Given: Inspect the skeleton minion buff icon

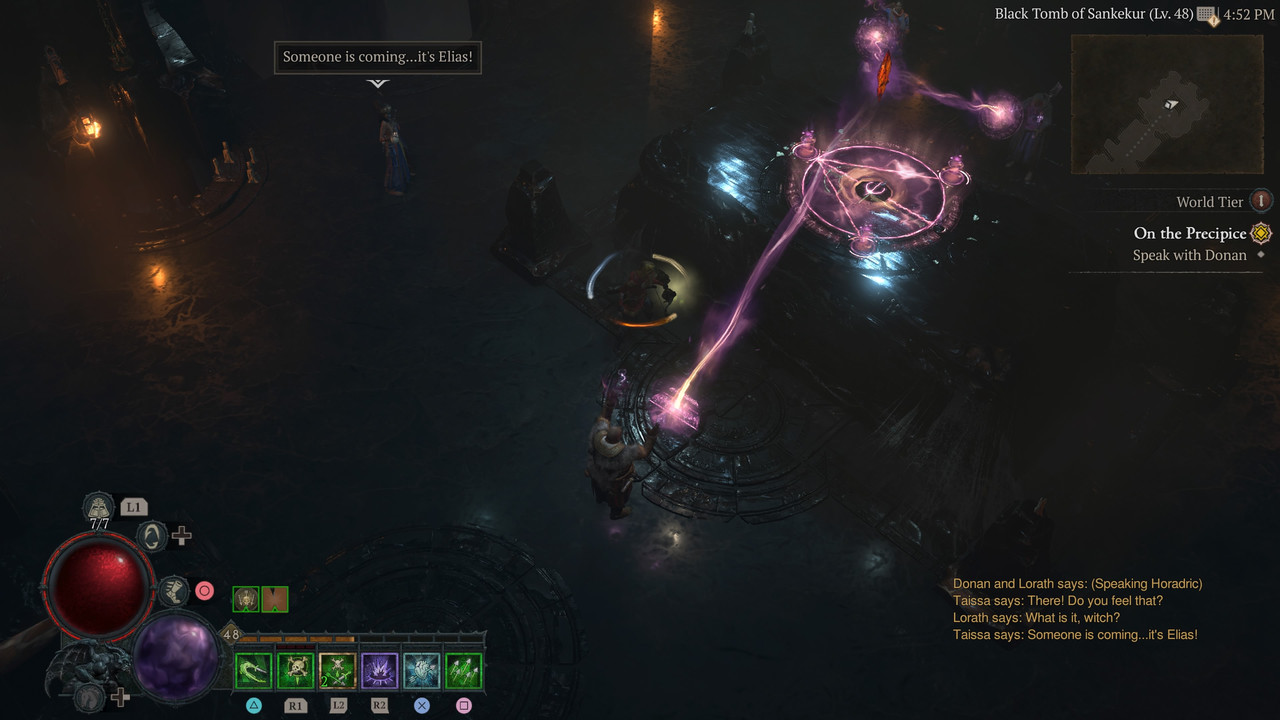Looking at the screenshot, I should 245,599.
